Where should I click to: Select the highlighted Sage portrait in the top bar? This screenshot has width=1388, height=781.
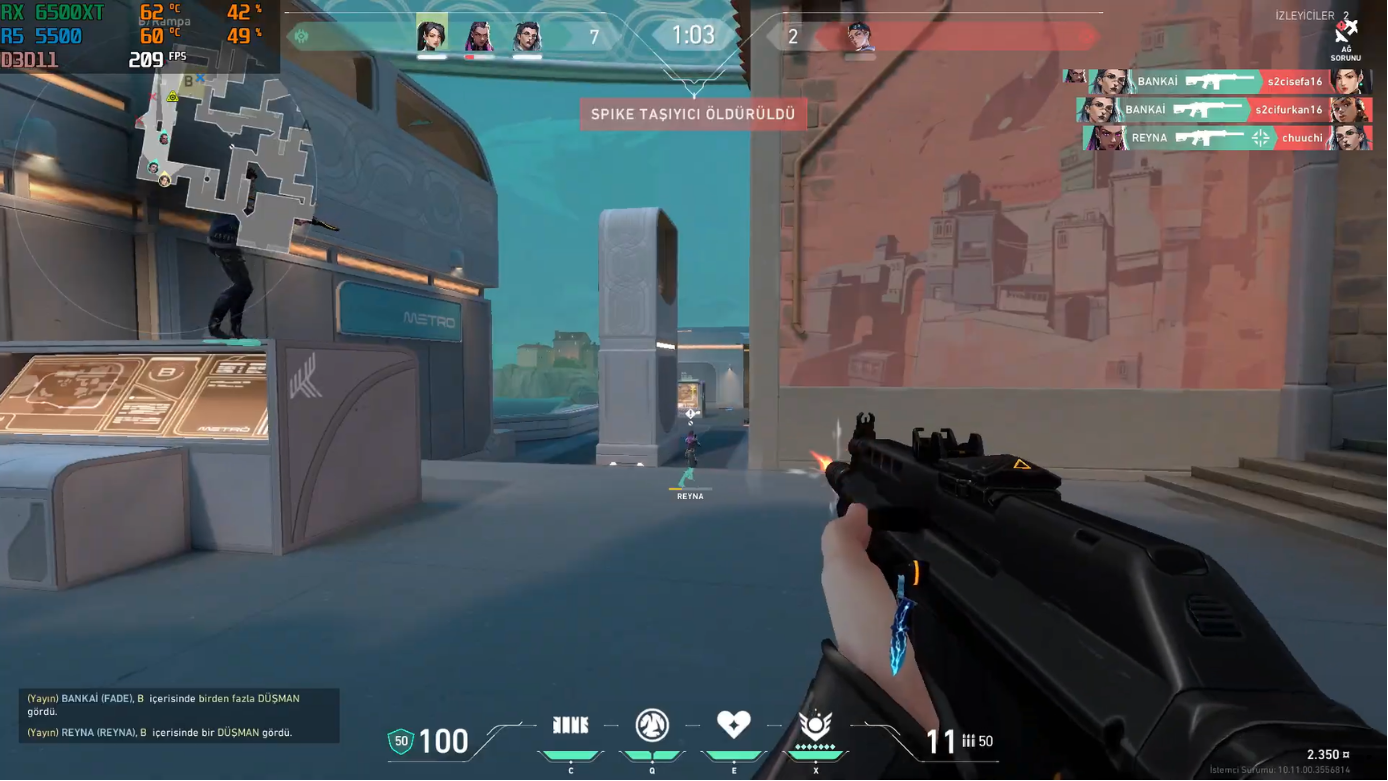click(432, 36)
